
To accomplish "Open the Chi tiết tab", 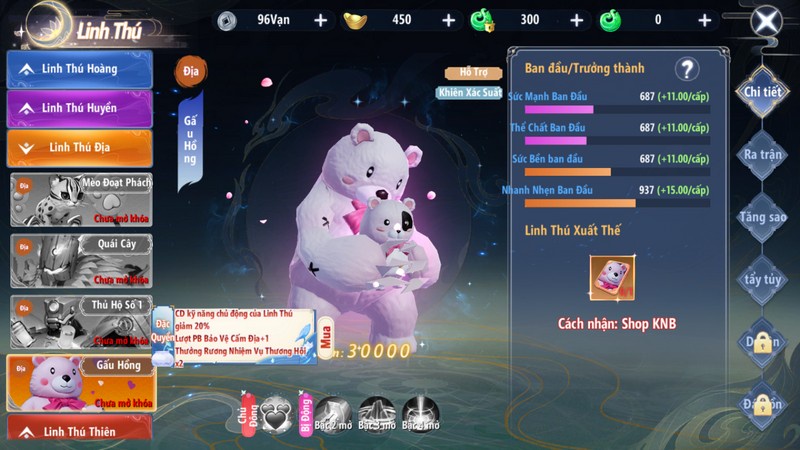I will 761,93.
